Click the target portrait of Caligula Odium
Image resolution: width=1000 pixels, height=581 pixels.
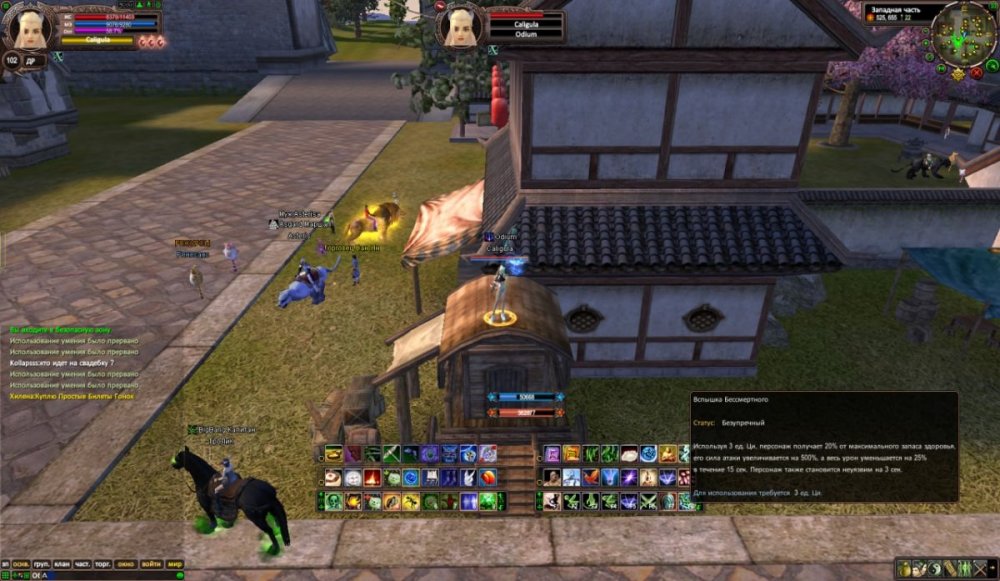(x=459, y=26)
